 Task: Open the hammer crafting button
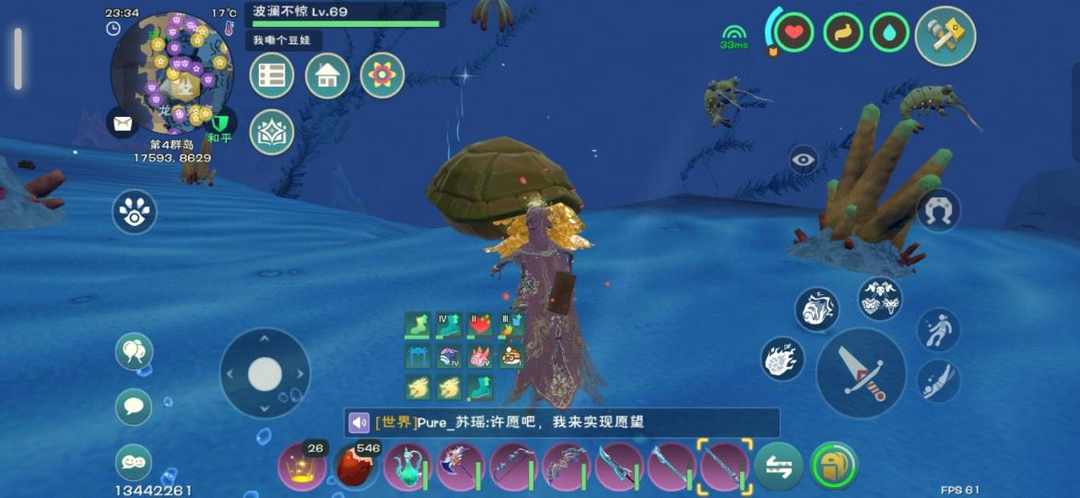pyautogui.click(x=944, y=36)
